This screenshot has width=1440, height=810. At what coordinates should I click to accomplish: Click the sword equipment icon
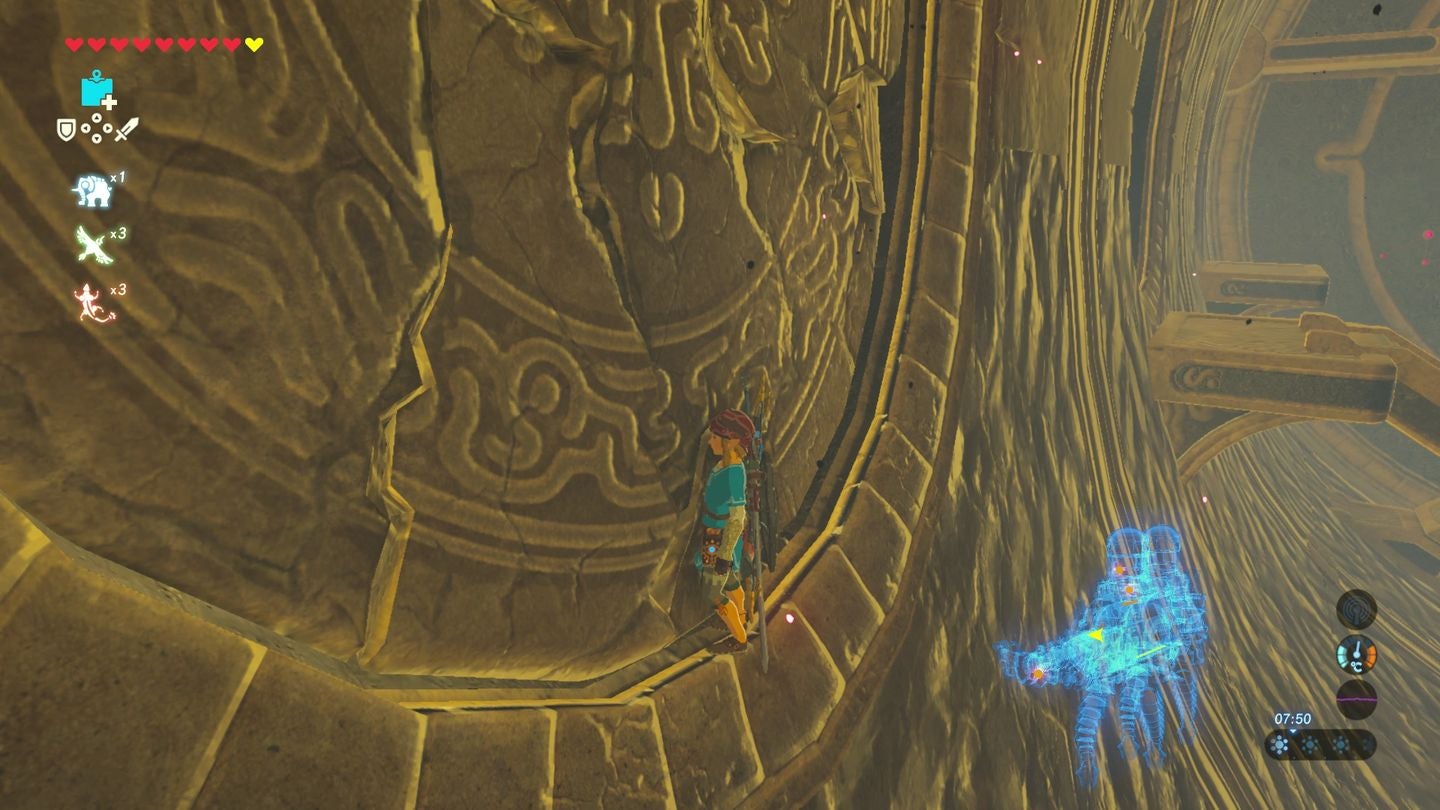point(125,128)
